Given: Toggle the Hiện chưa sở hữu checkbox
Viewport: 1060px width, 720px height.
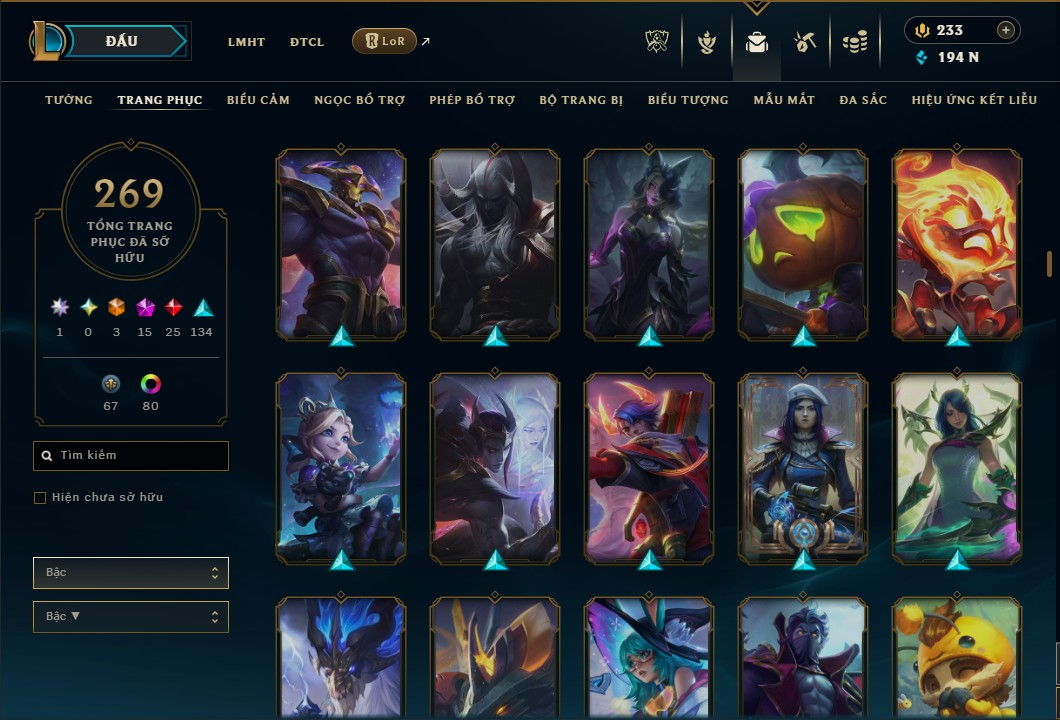Looking at the screenshot, I should tap(40, 498).
